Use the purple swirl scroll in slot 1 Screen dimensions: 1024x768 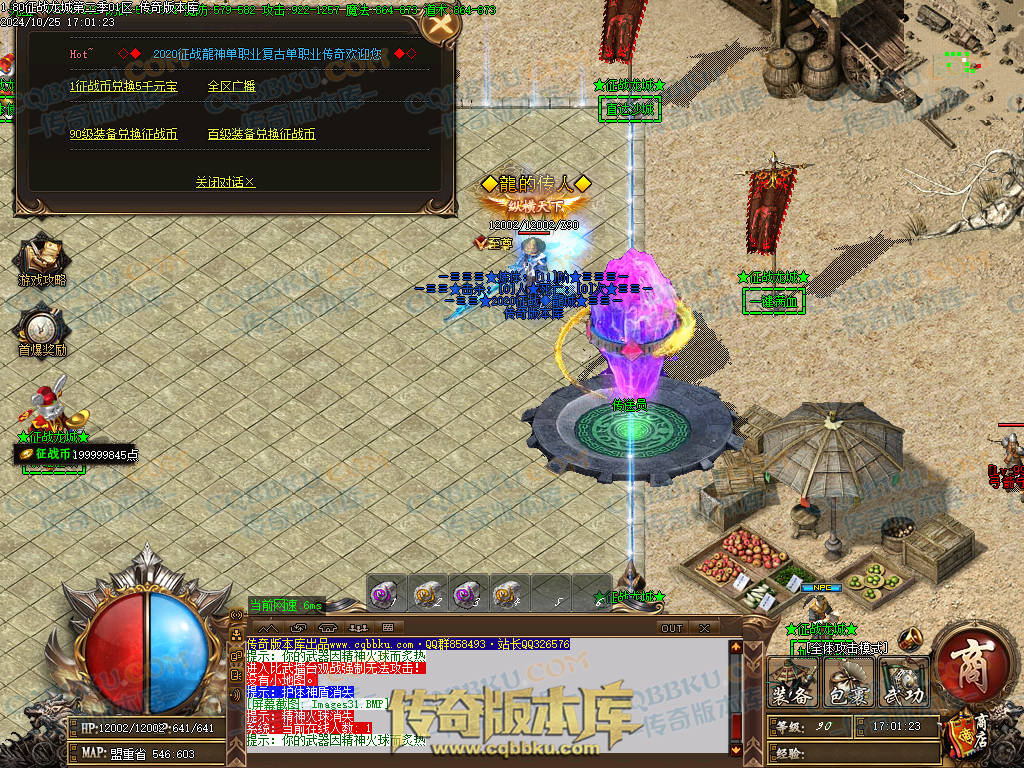tap(383, 593)
